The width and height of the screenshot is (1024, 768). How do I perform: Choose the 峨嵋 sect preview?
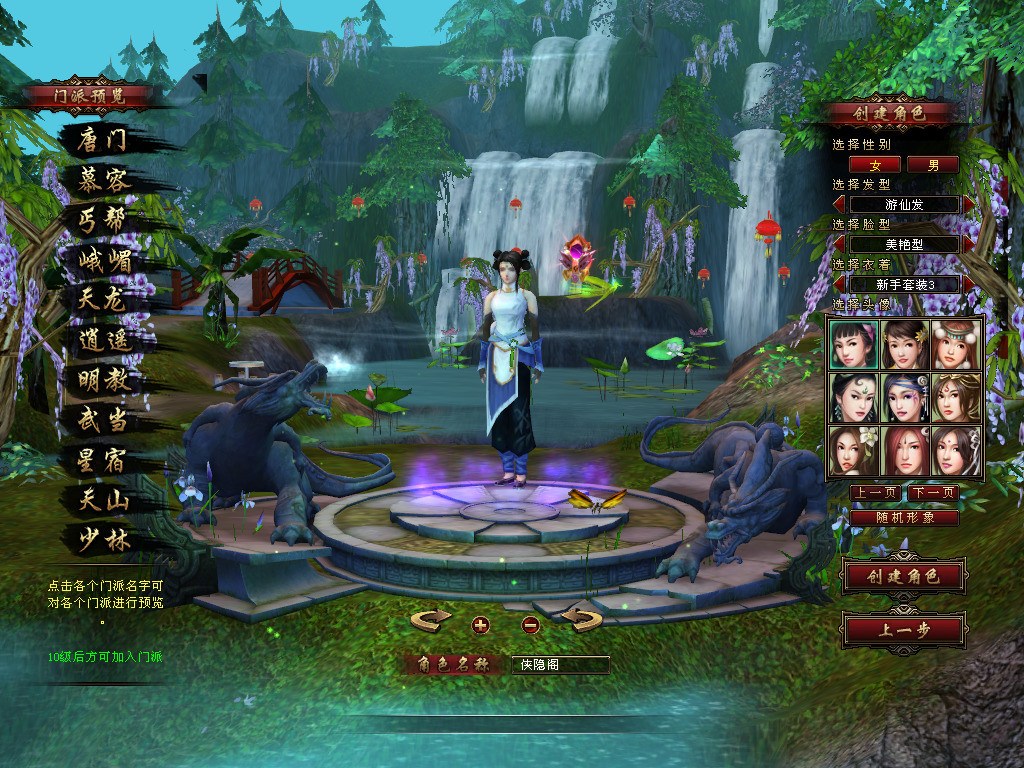105,261
